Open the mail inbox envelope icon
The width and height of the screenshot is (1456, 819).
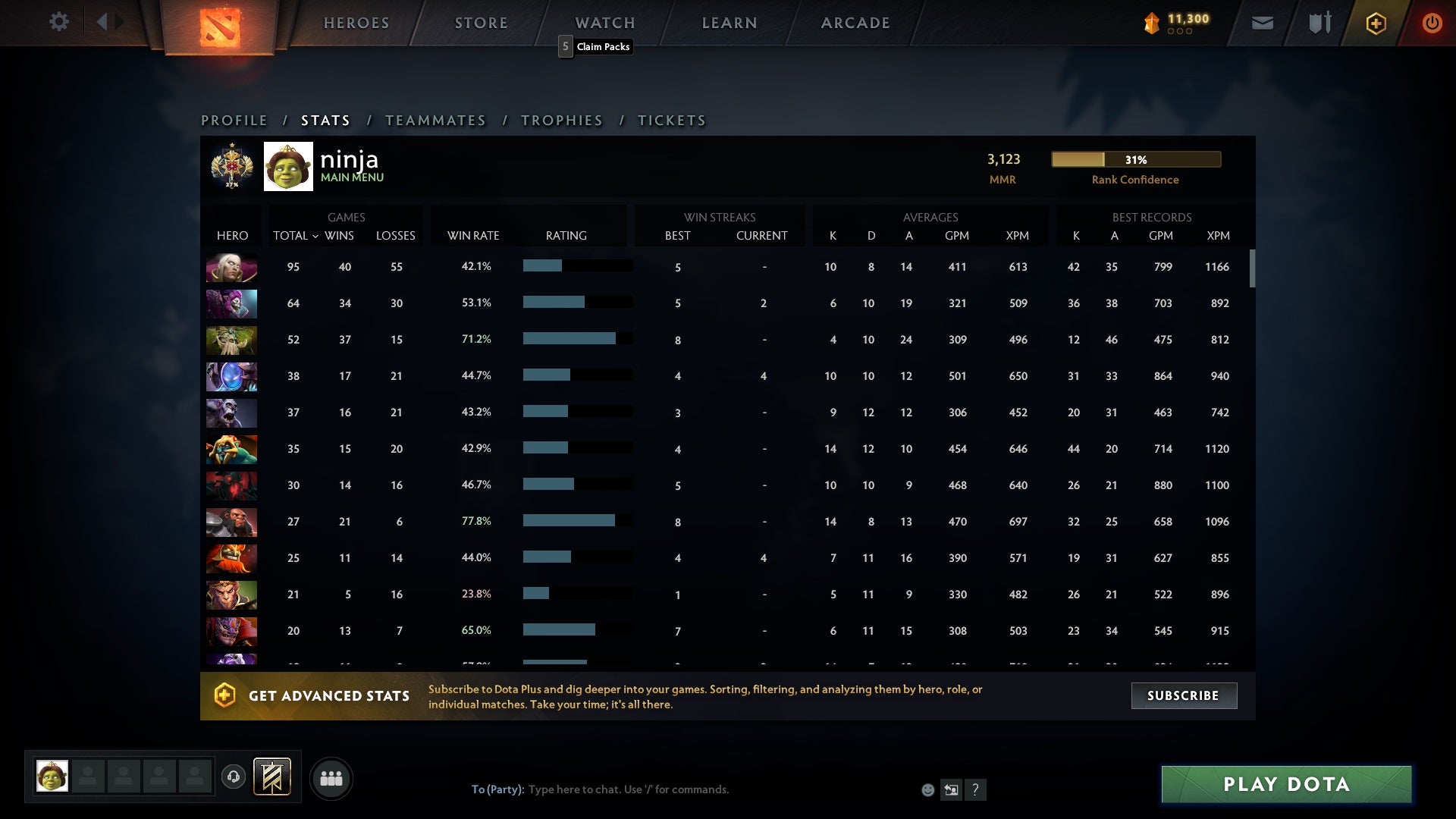(1262, 23)
